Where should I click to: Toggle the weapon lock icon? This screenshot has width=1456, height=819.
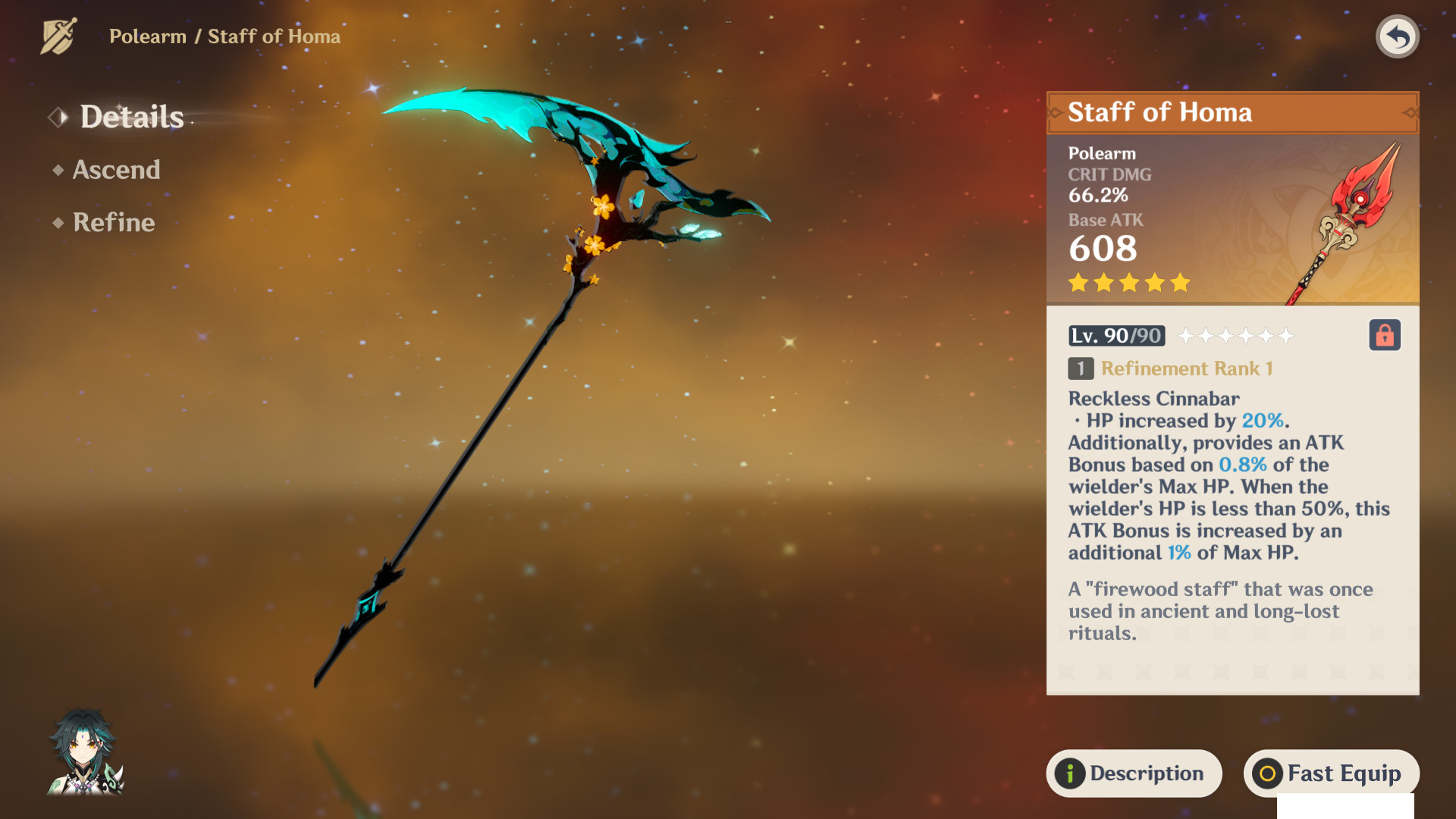click(1384, 336)
